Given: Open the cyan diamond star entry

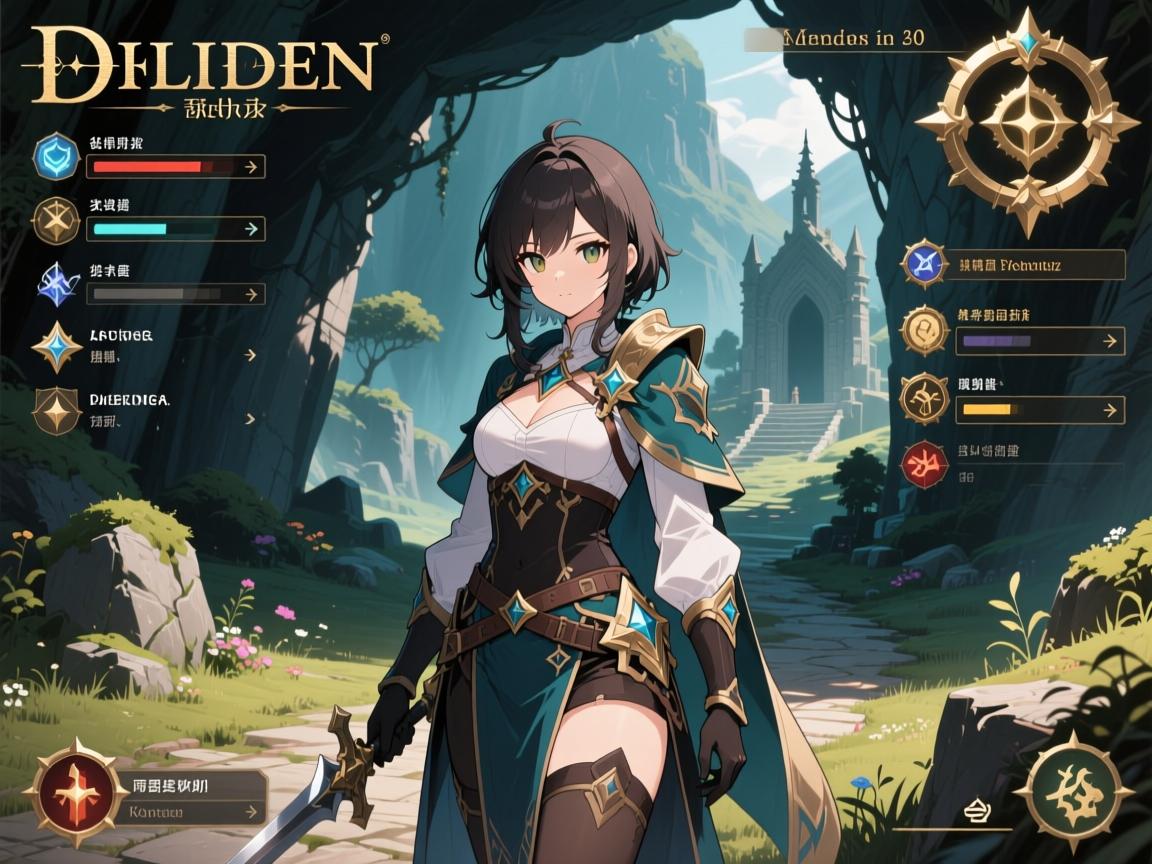Looking at the screenshot, I should 57,347.
